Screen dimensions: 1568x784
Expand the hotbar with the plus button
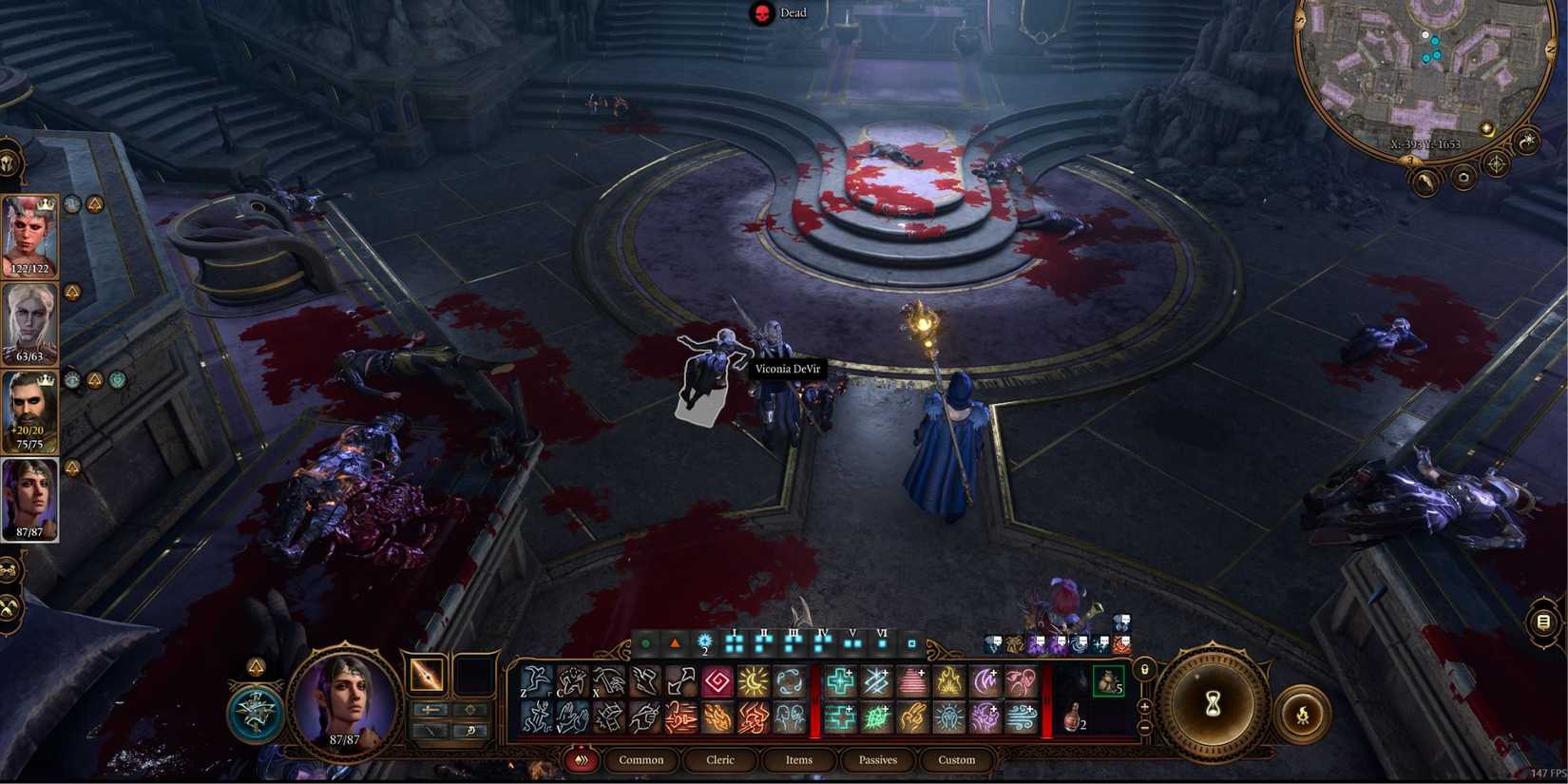(1144, 706)
